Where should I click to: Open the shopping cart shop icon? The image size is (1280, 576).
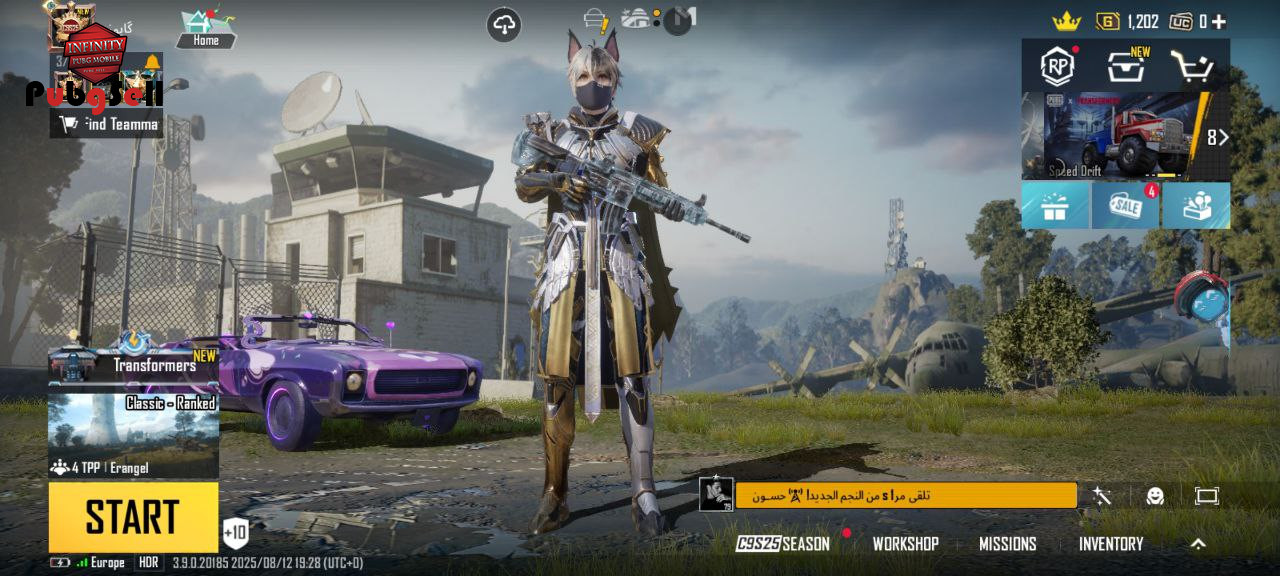(x=1192, y=67)
